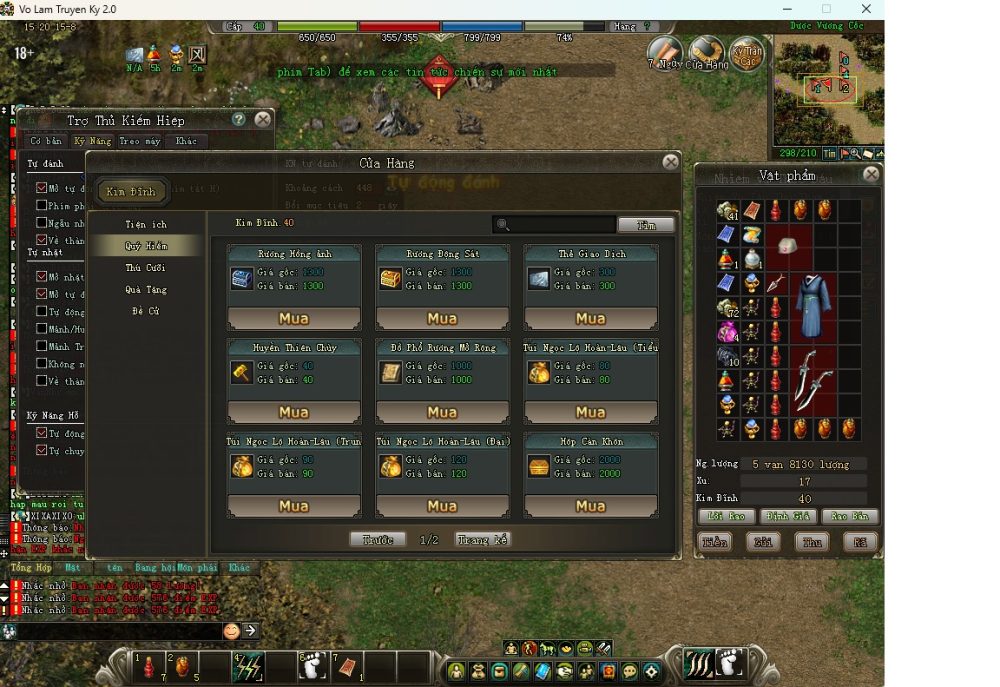Click the Tìm search button
The width and height of the screenshot is (1000, 687).
pyautogui.click(x=646, y=225)
